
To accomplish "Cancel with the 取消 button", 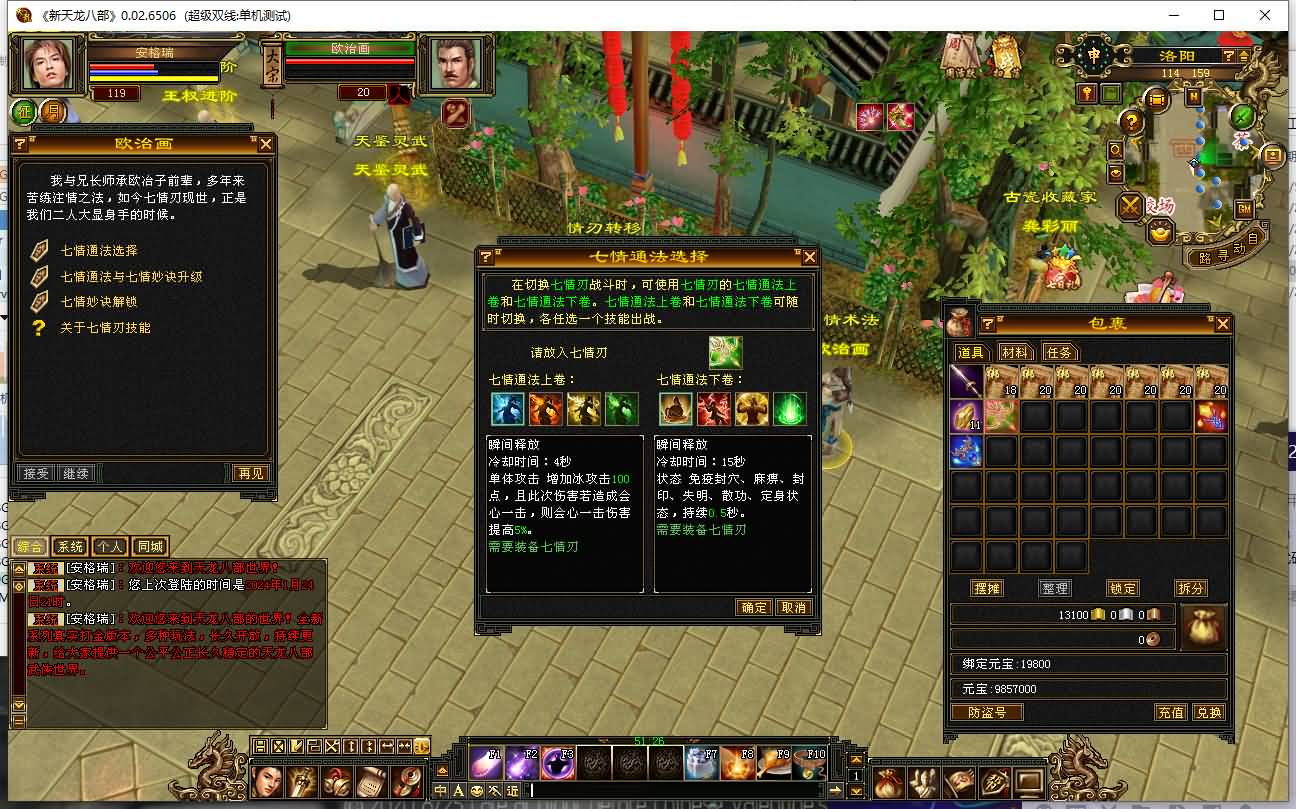I will (x=793, y=607).
